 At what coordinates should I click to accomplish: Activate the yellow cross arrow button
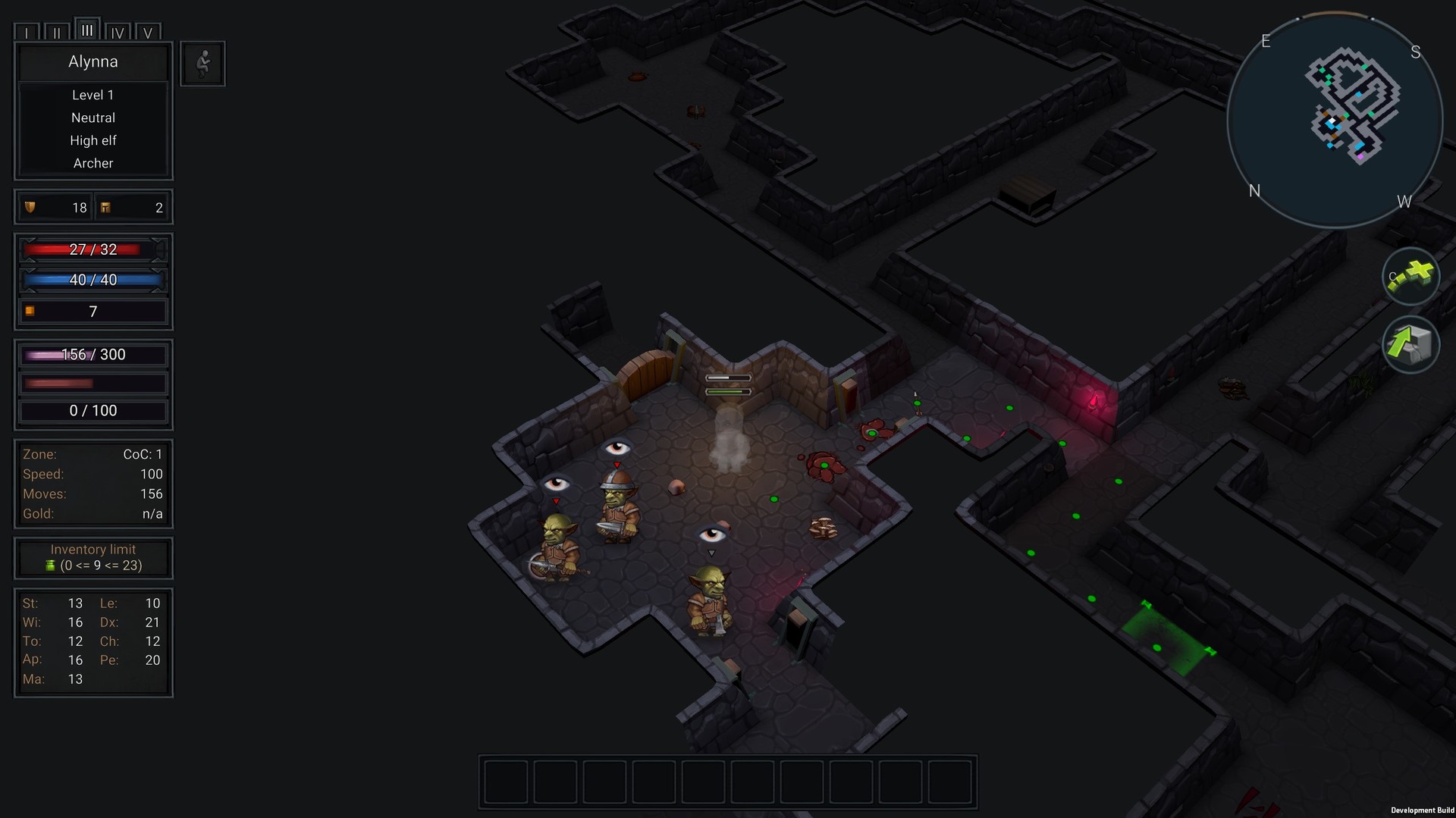[x=1410, y=277]
